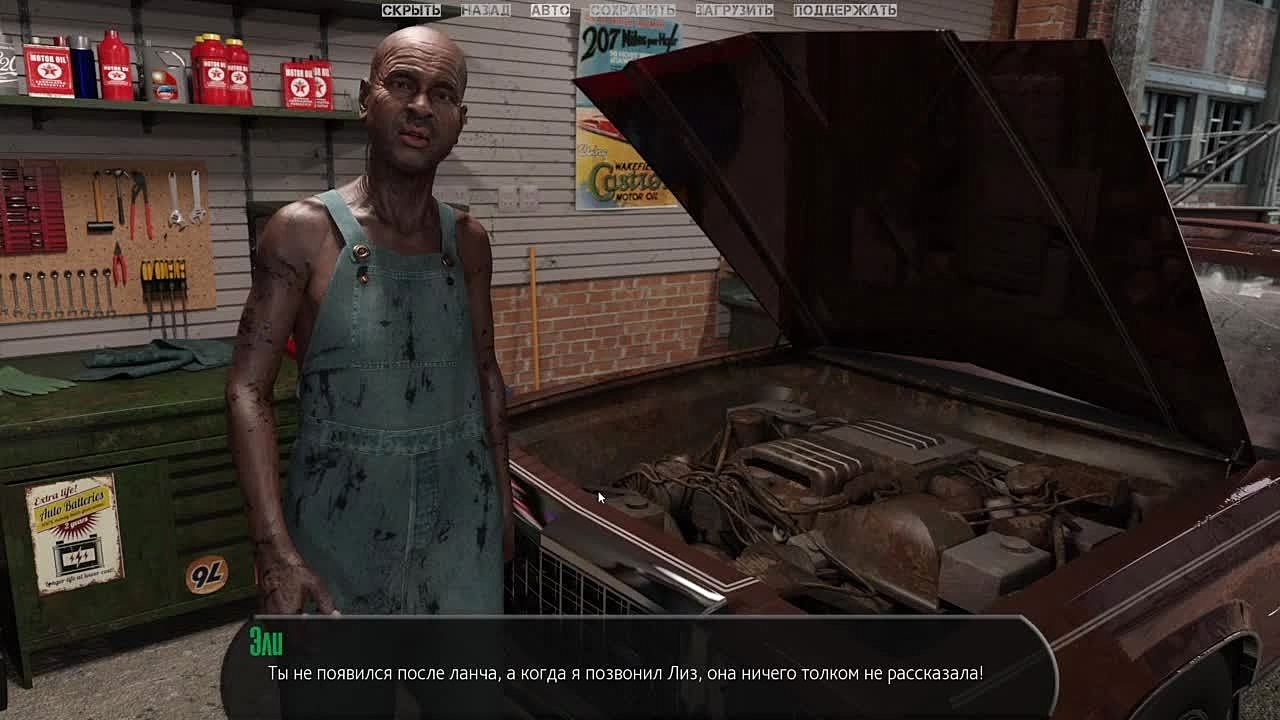Toggle auto-advance with АВТО
Viewport: 1280px width, 720px height.
tap(550, 10)
